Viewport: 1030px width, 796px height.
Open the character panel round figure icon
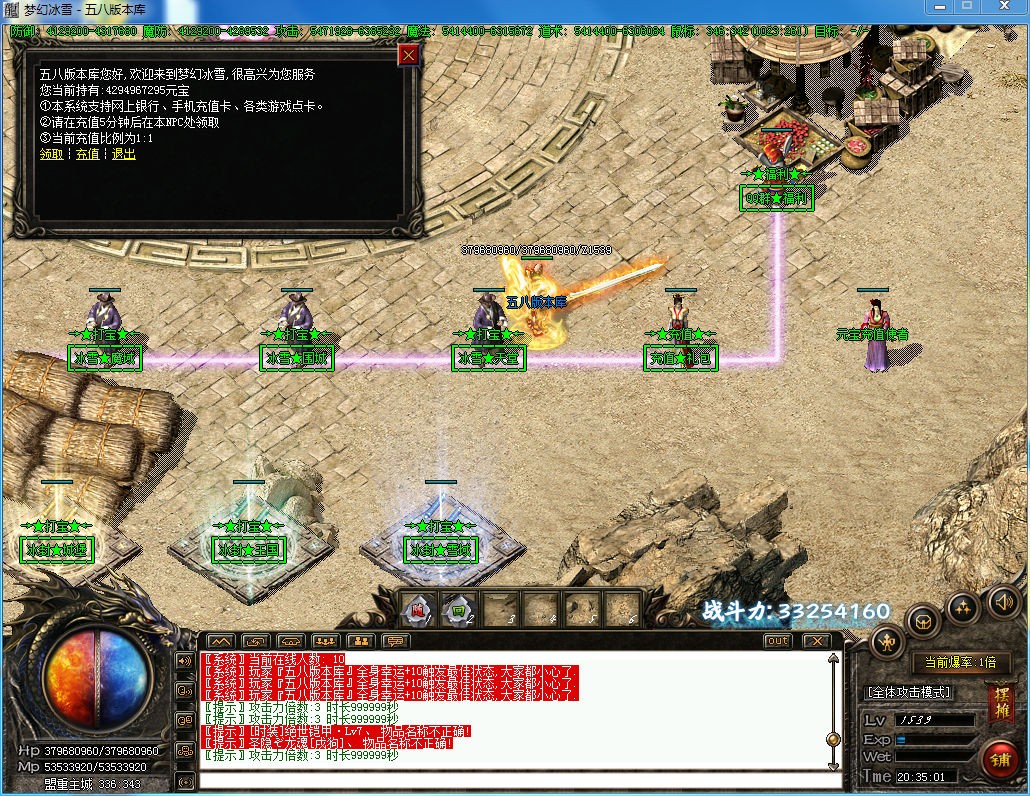click(x=886, y=641)
